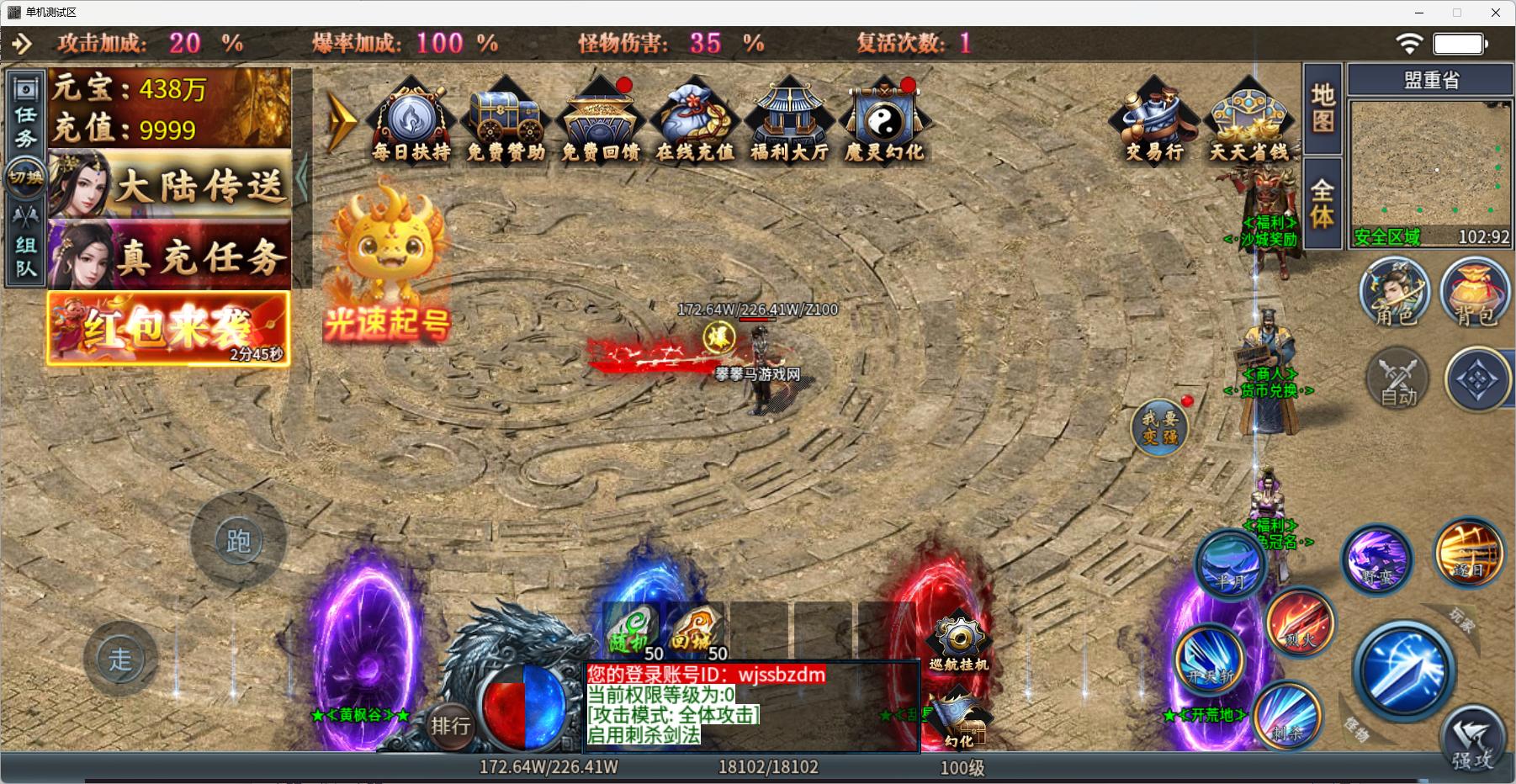Image resolution: width=1516 pixels, height=784 pixels.
Task: Toggle the 自动 auto-combat button
Action: 1397,380
